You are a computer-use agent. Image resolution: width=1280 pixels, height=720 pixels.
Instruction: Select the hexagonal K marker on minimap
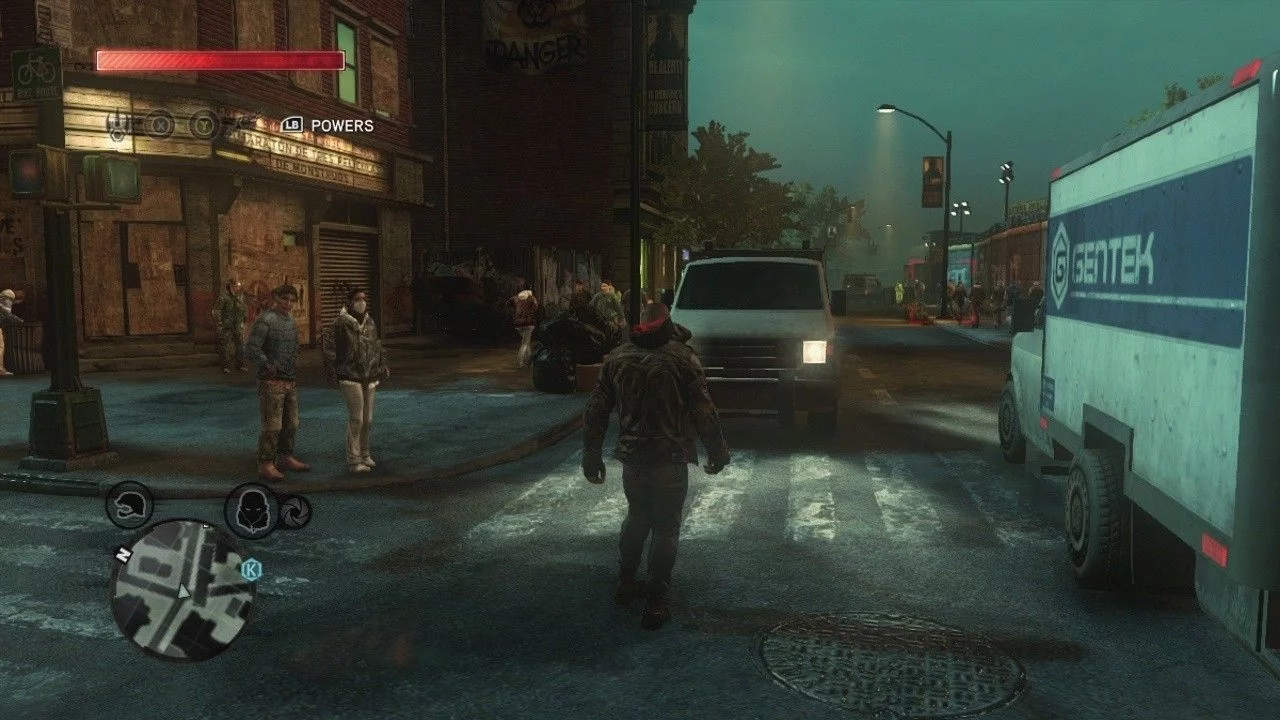pyautogui.click(x=252, y=569)
